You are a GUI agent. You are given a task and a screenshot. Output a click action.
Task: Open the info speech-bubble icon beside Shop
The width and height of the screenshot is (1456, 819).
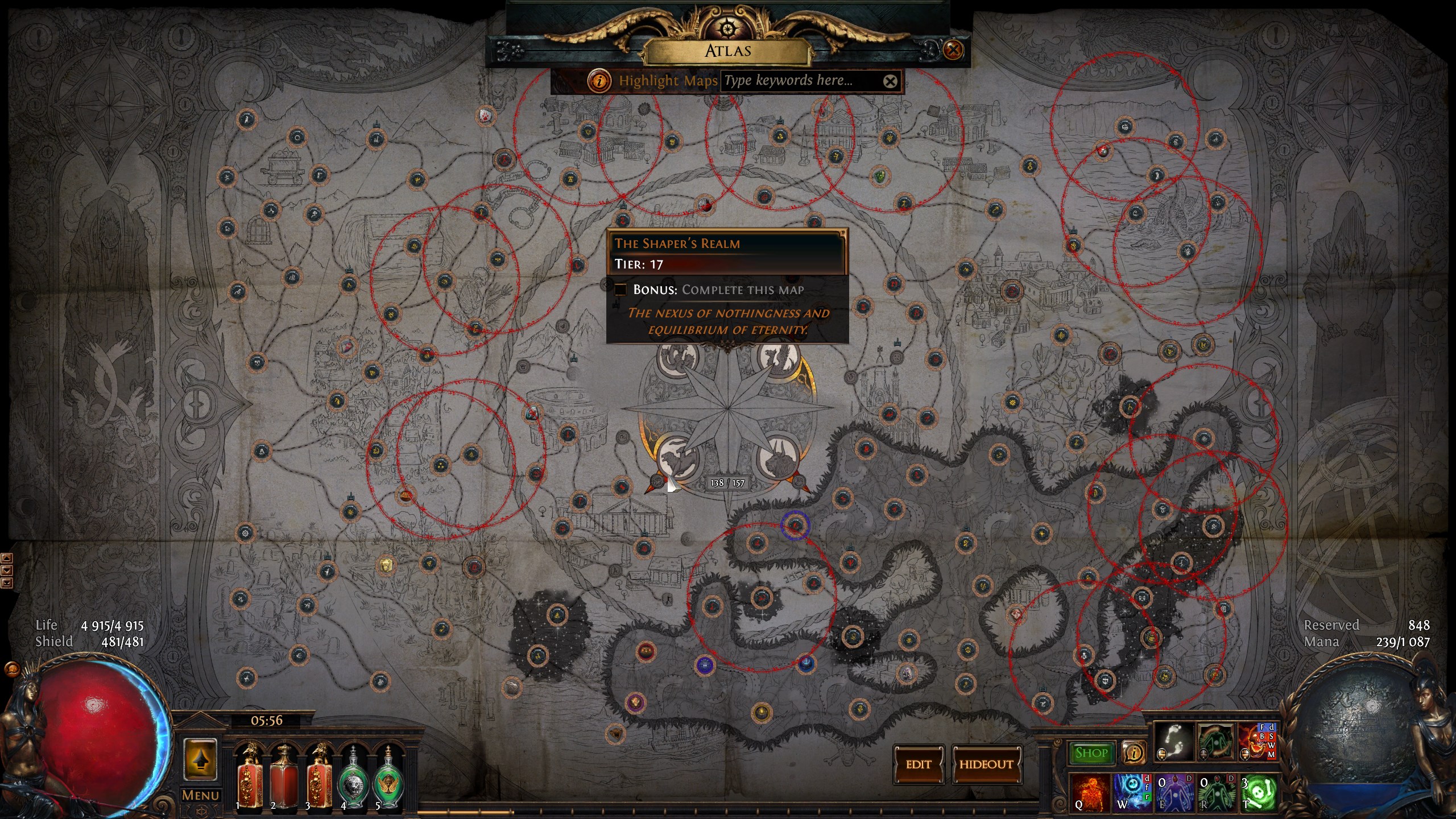pos(1133,753)
